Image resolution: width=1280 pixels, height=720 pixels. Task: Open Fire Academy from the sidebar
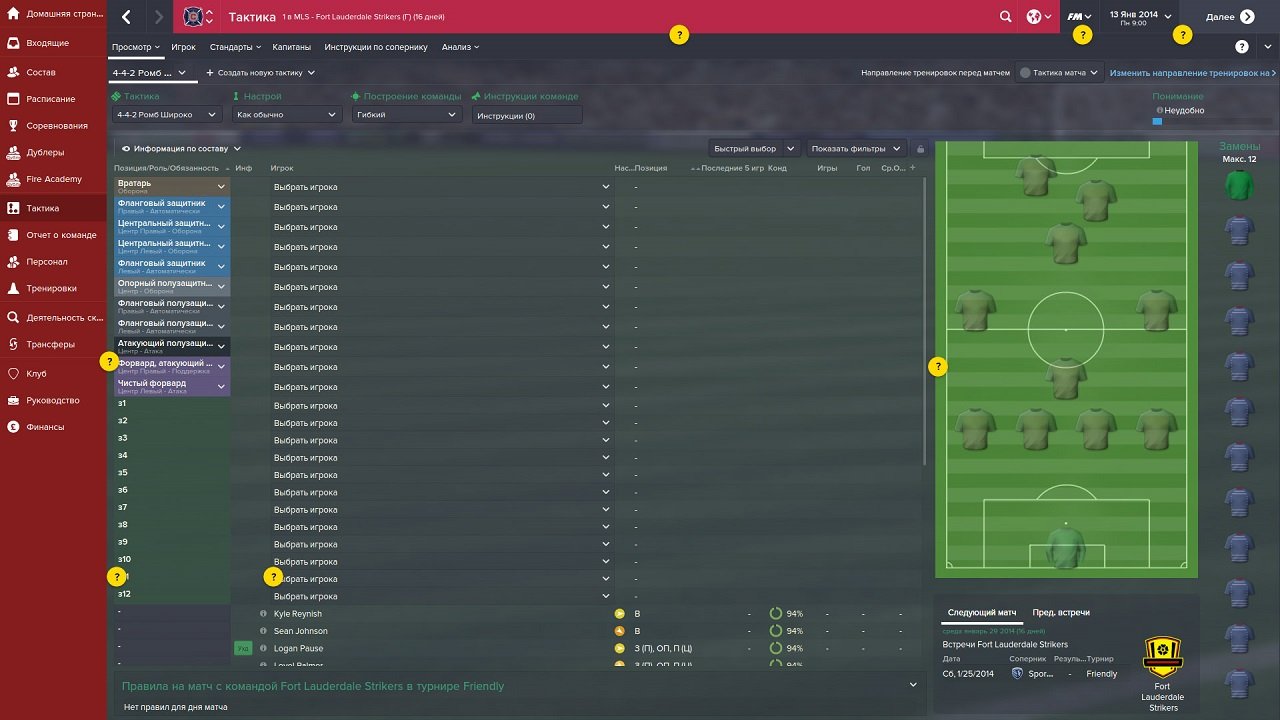(48, 178)
